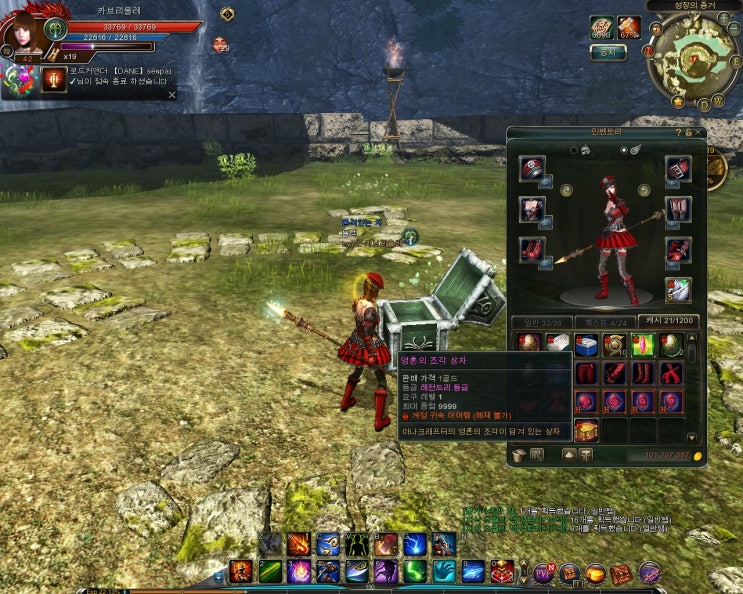Close the inventory window
This screenshot has width=743, height=594.
click(699, 132)
